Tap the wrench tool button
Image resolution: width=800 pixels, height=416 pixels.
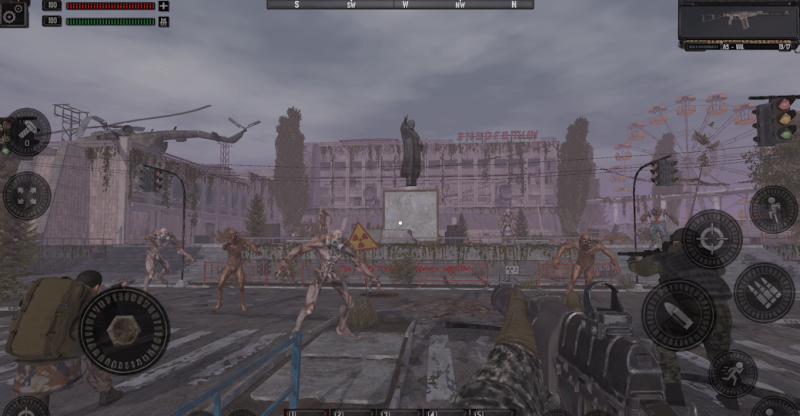pyautogui.click(x=27, y=131)
